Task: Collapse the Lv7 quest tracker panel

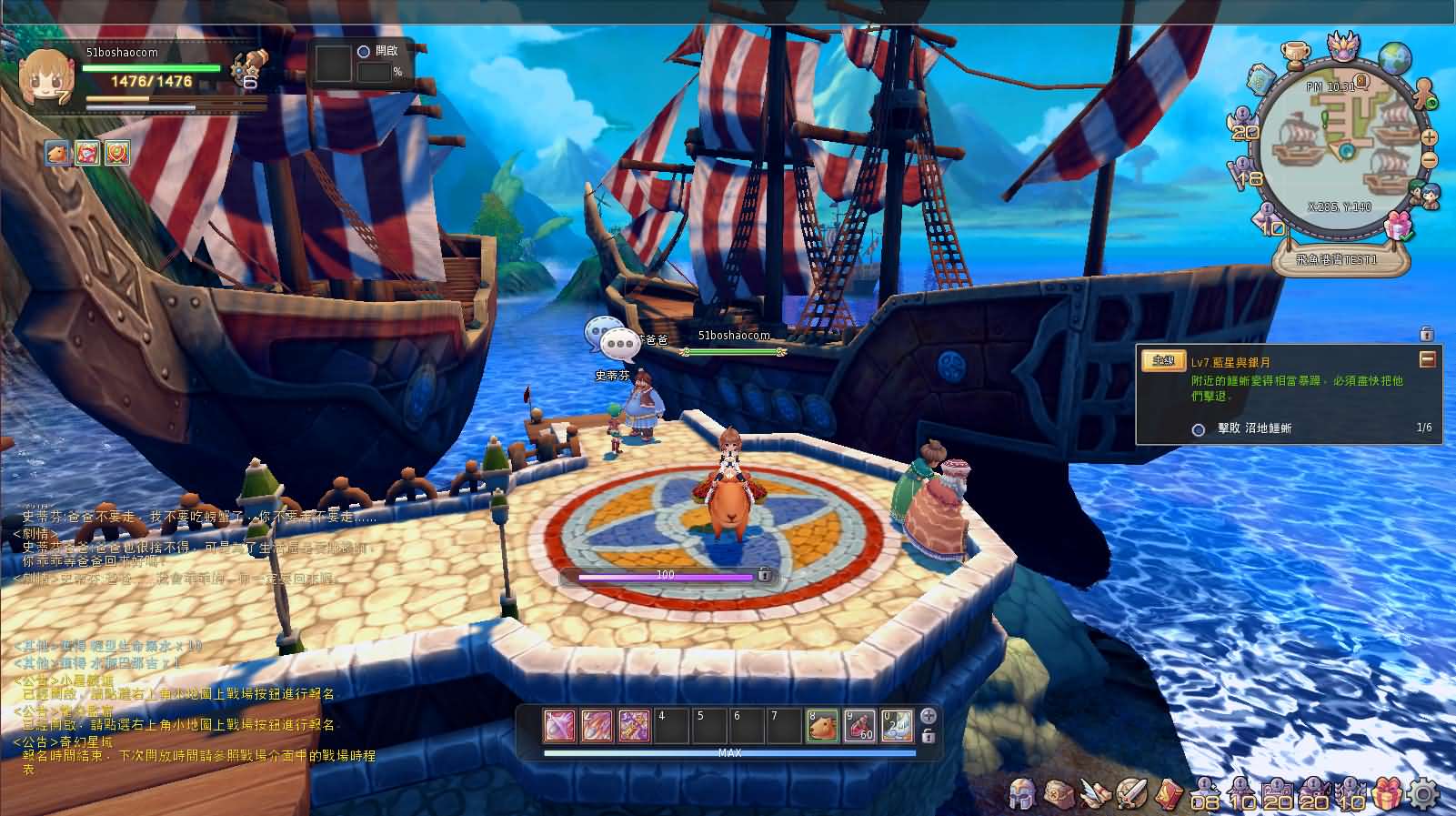Action: (1427, 360)
